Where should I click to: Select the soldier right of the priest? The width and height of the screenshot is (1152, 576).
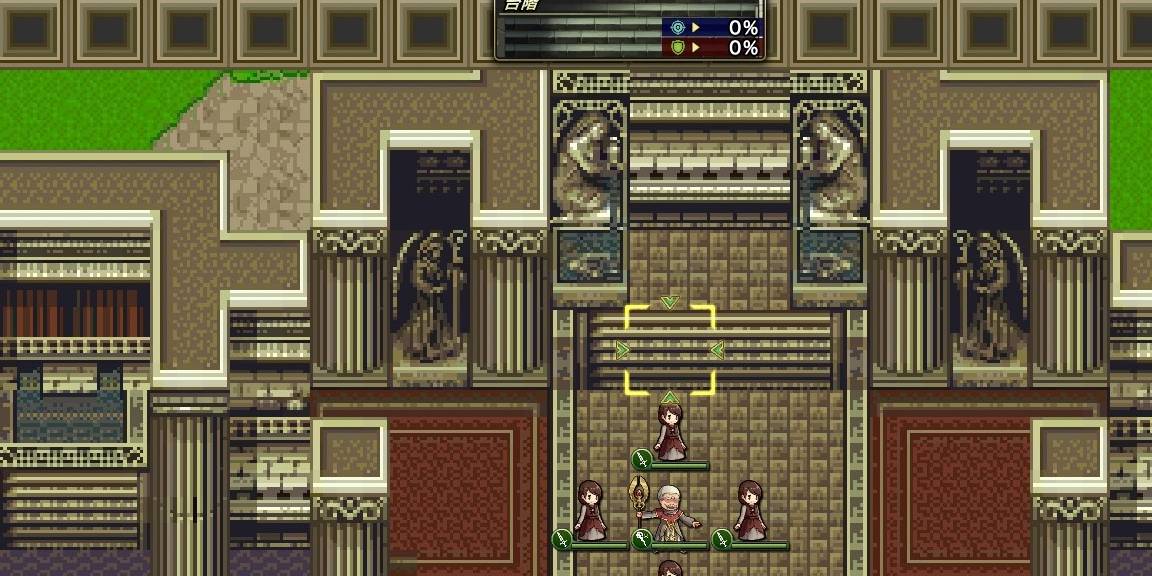tap(750, 511)
